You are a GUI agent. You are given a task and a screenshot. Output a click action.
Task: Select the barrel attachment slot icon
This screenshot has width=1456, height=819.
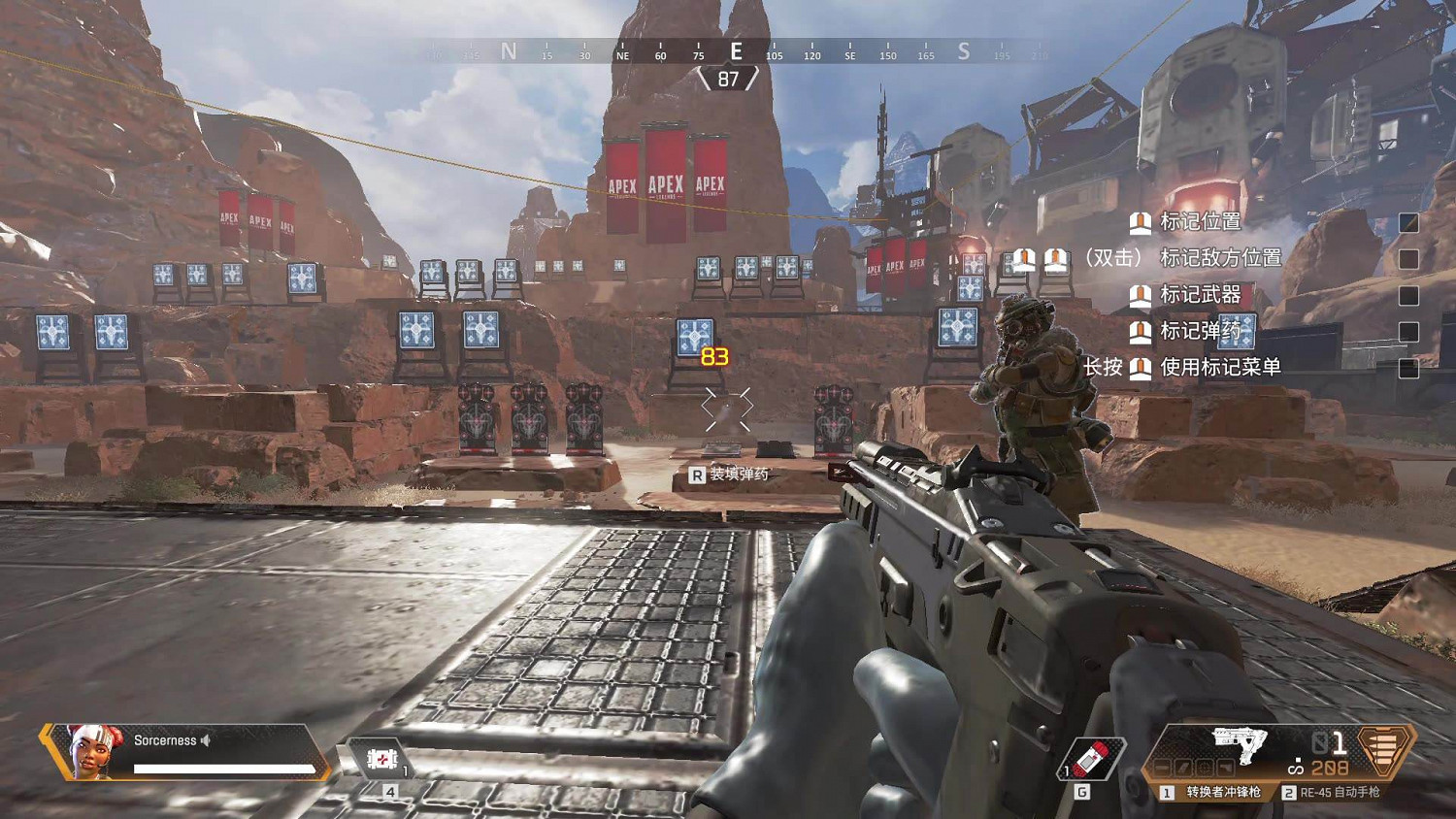[x=1162, y=768]
